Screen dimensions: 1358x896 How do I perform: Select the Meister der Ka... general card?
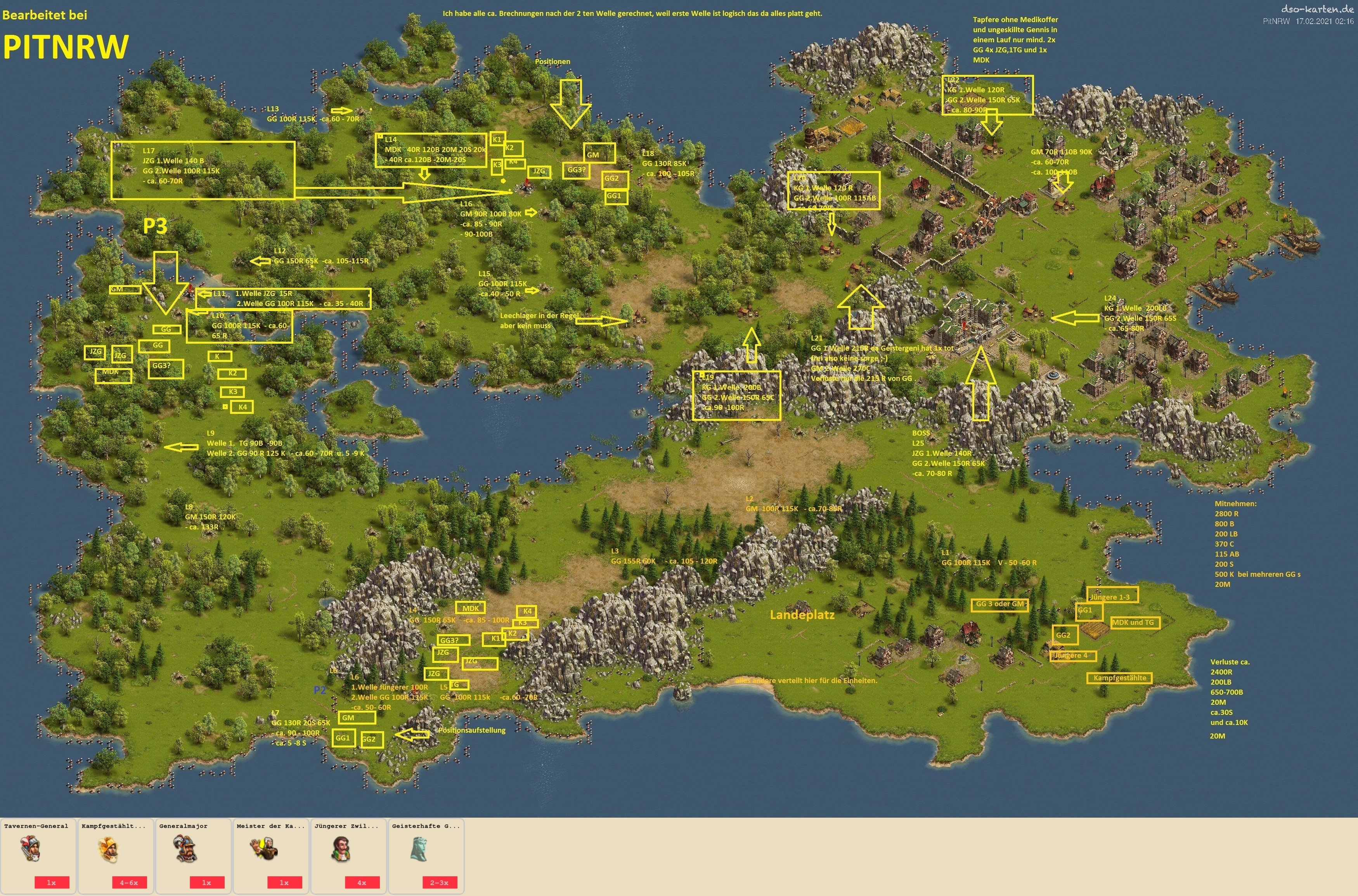tap(271, 855)
